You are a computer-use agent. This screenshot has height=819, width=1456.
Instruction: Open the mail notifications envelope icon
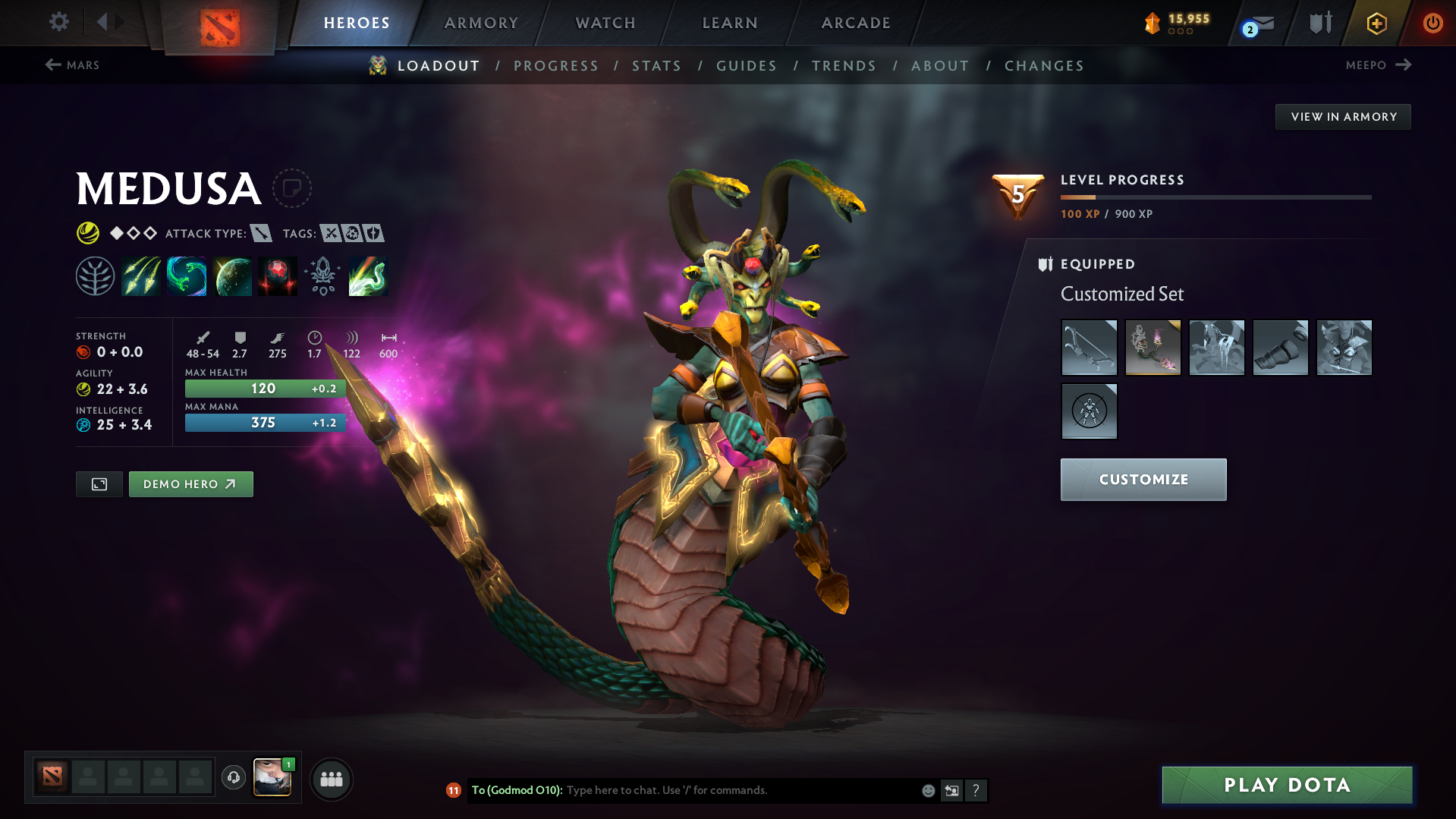(1256, 23)
